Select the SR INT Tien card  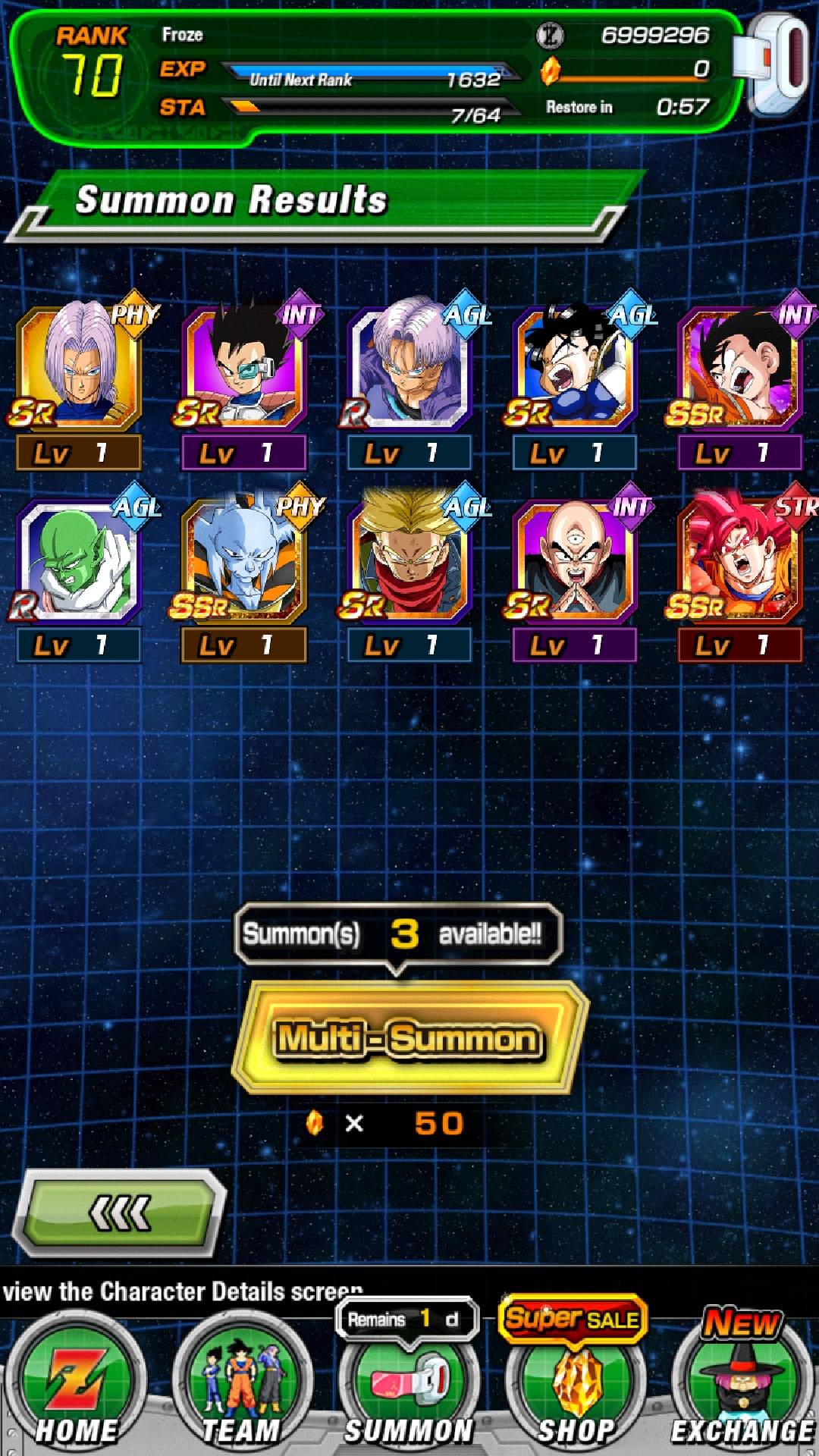(575, 560)
